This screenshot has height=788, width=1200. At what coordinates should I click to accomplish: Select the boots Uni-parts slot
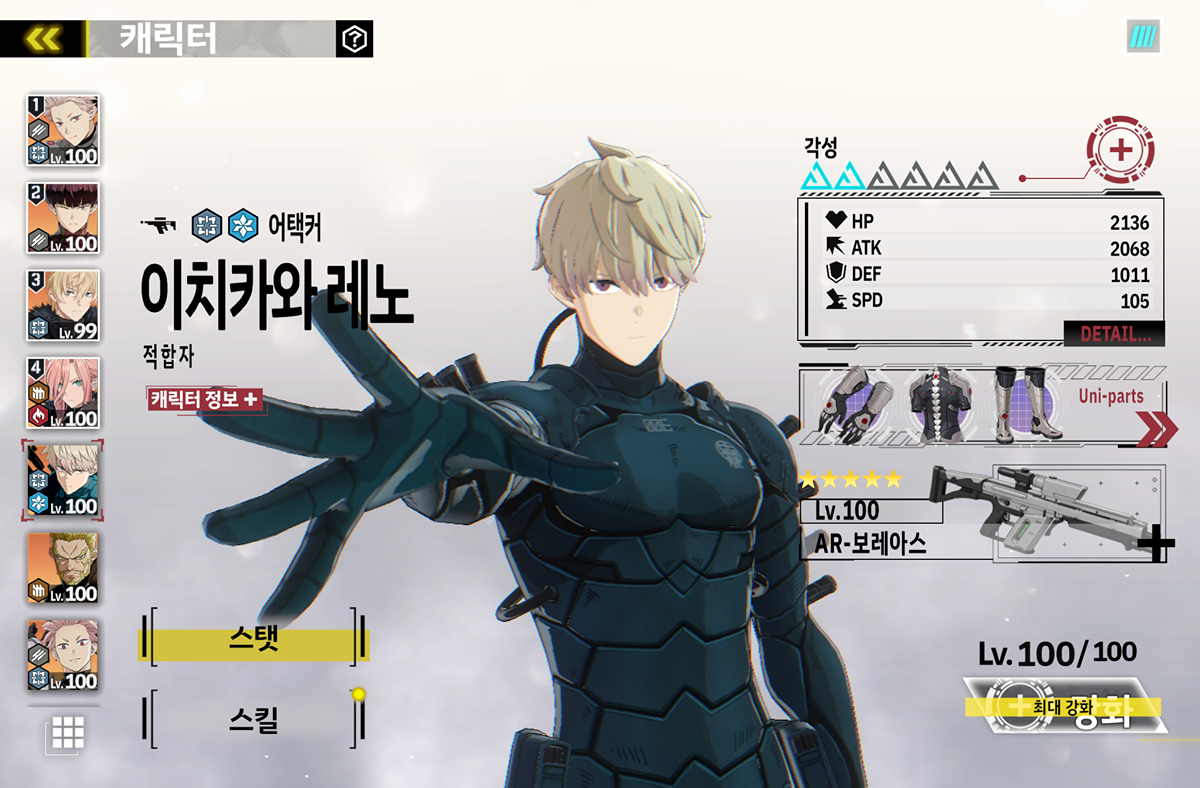click(x=1022, y=406)
